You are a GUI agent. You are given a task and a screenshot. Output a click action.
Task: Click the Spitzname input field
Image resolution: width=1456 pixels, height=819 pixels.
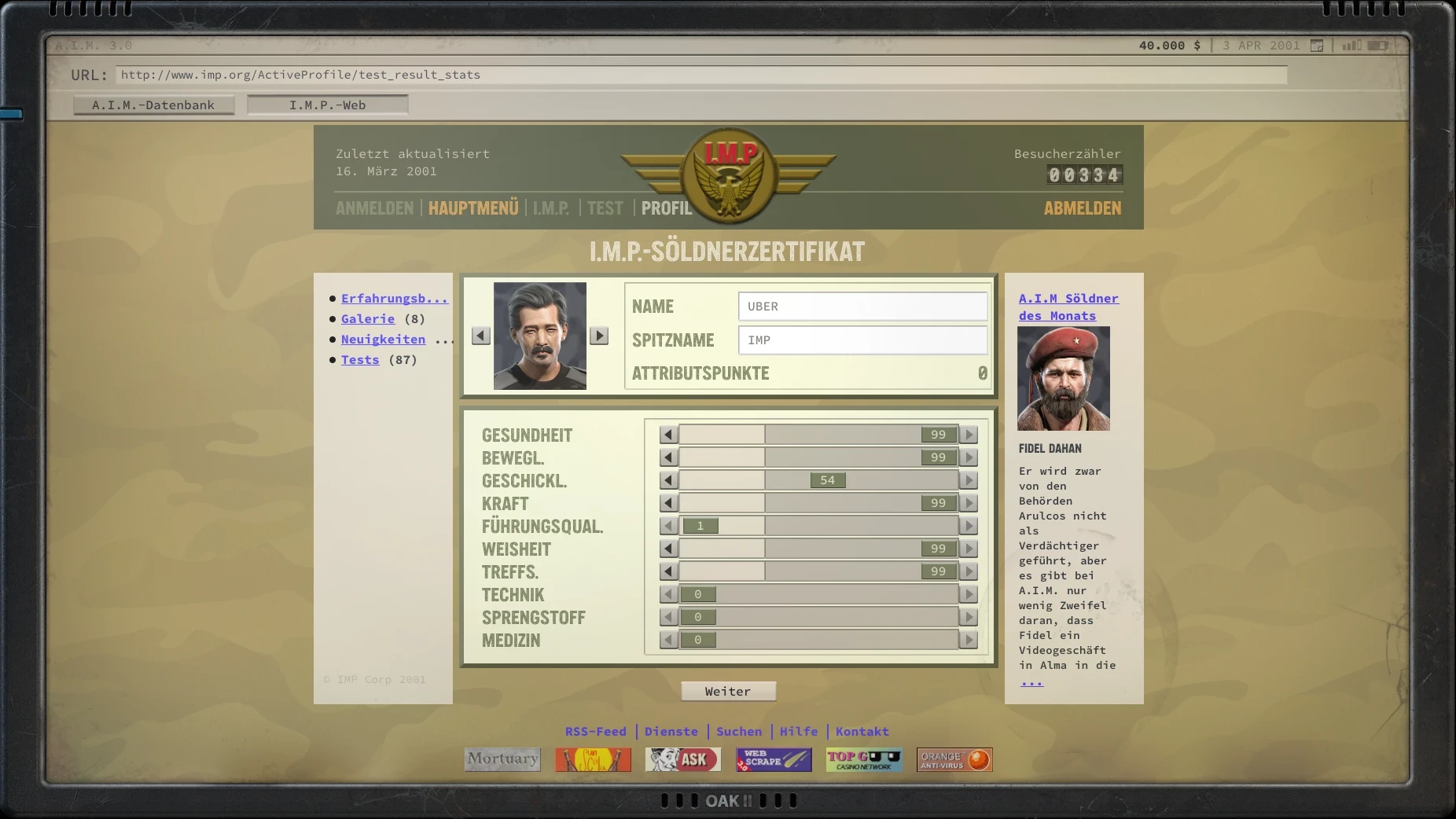(862, 340)
